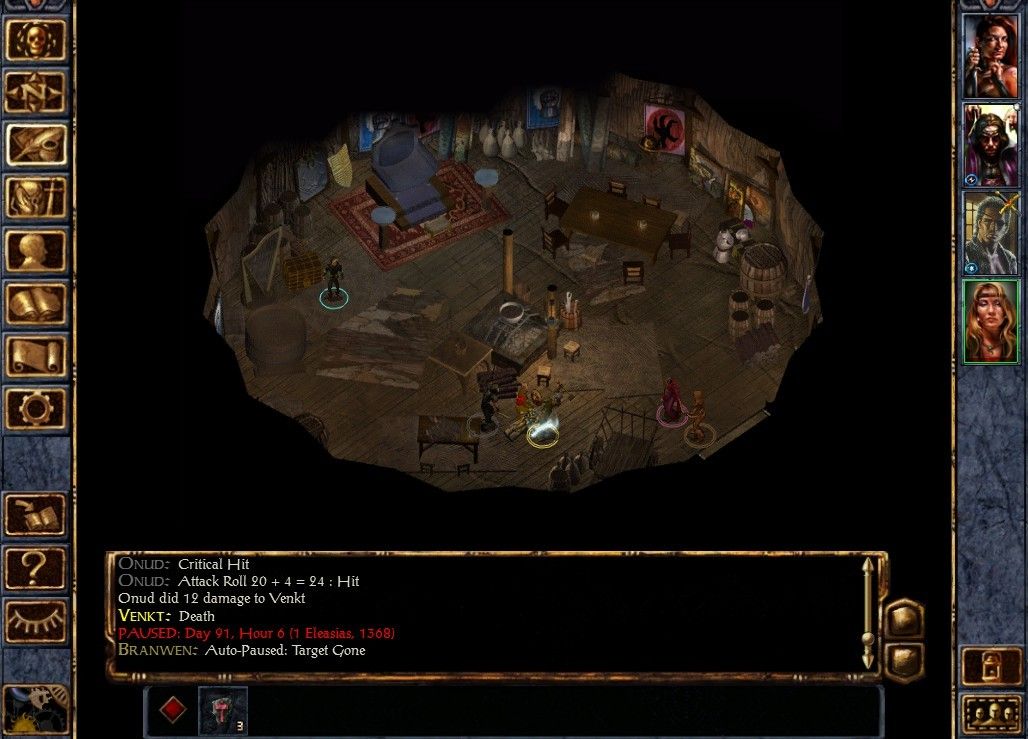Open the gear options menu

36,408
